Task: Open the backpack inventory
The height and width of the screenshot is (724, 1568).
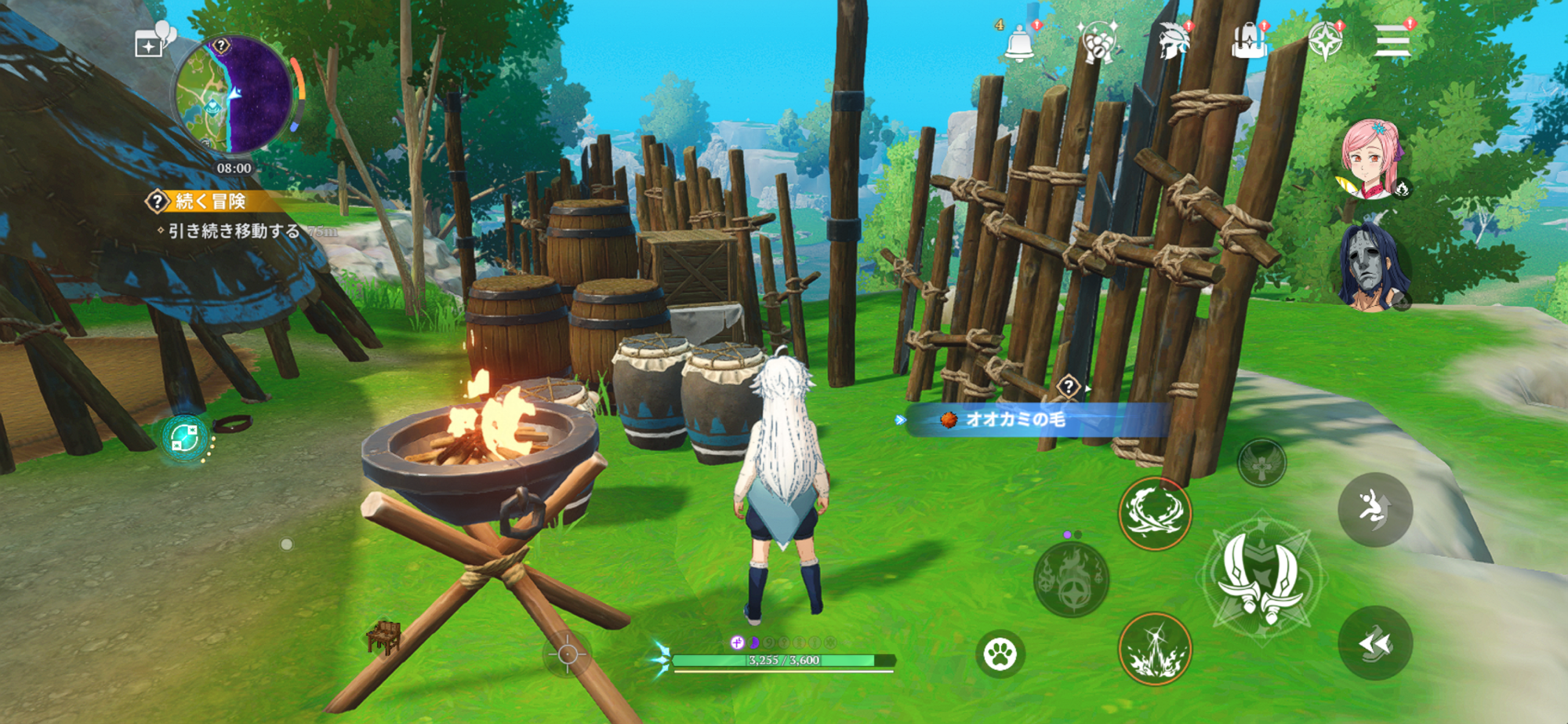Action: coord(1249,41)
